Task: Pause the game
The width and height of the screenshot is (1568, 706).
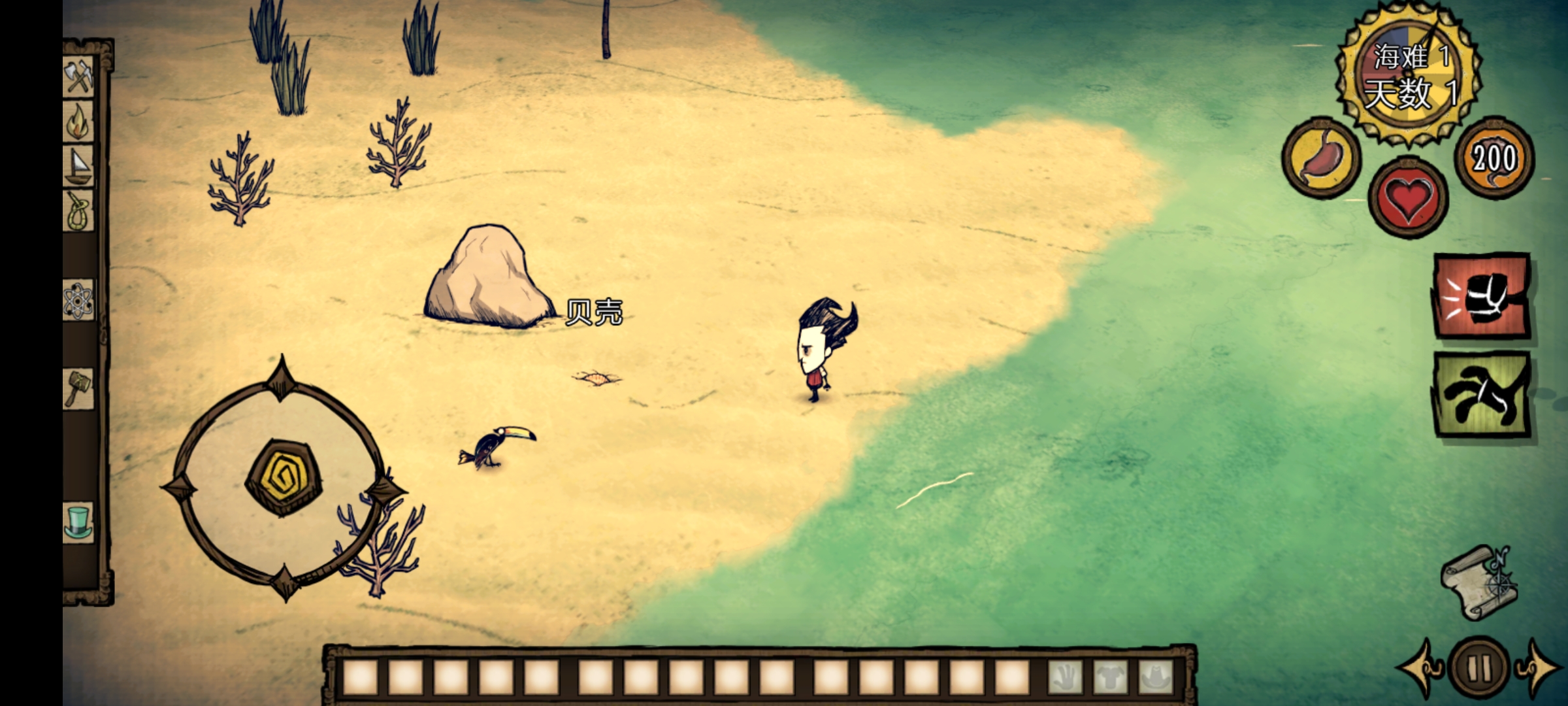Action: coord(1478,668)
